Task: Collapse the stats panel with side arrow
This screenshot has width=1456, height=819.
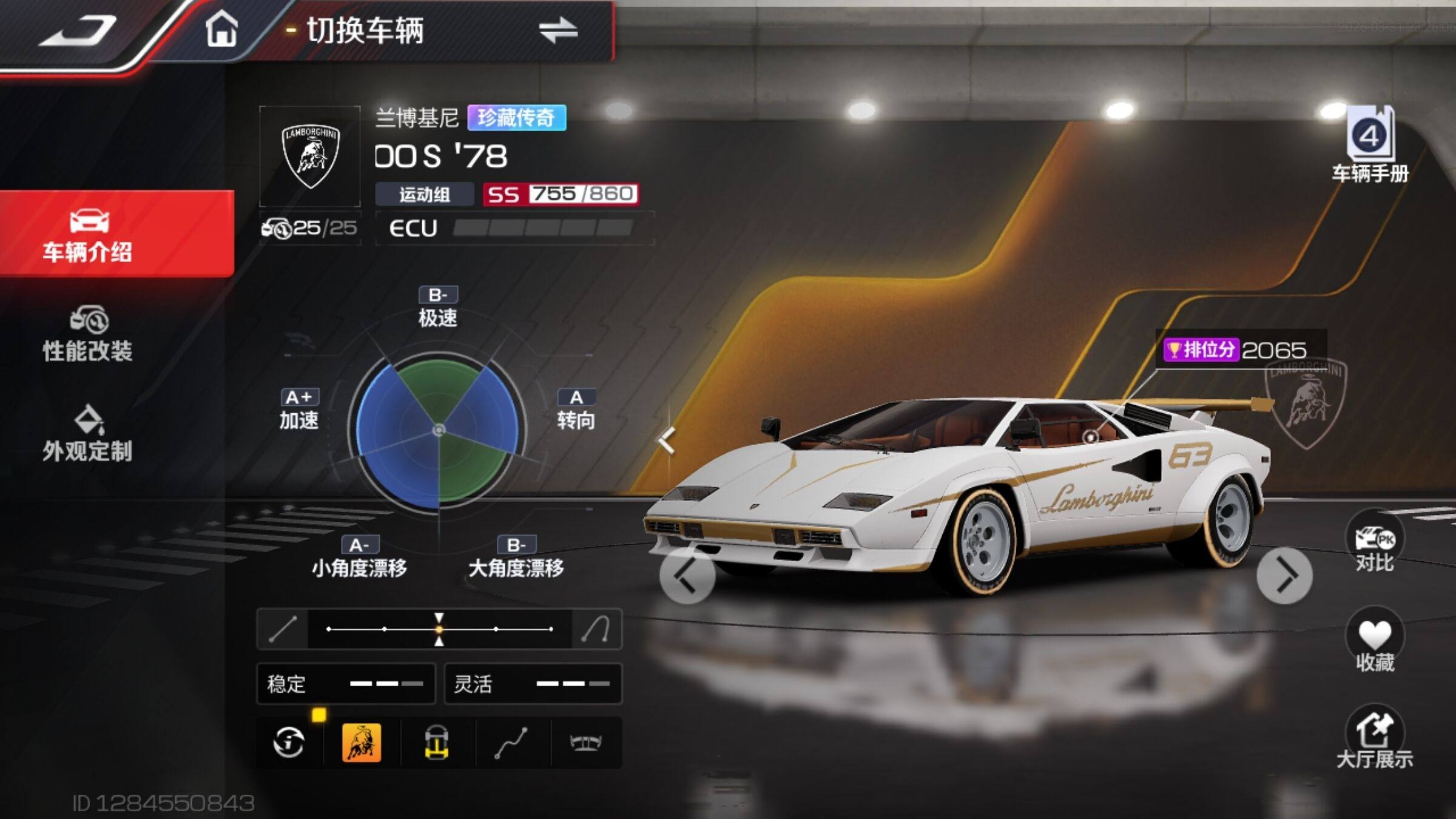Action: (667, 440)
